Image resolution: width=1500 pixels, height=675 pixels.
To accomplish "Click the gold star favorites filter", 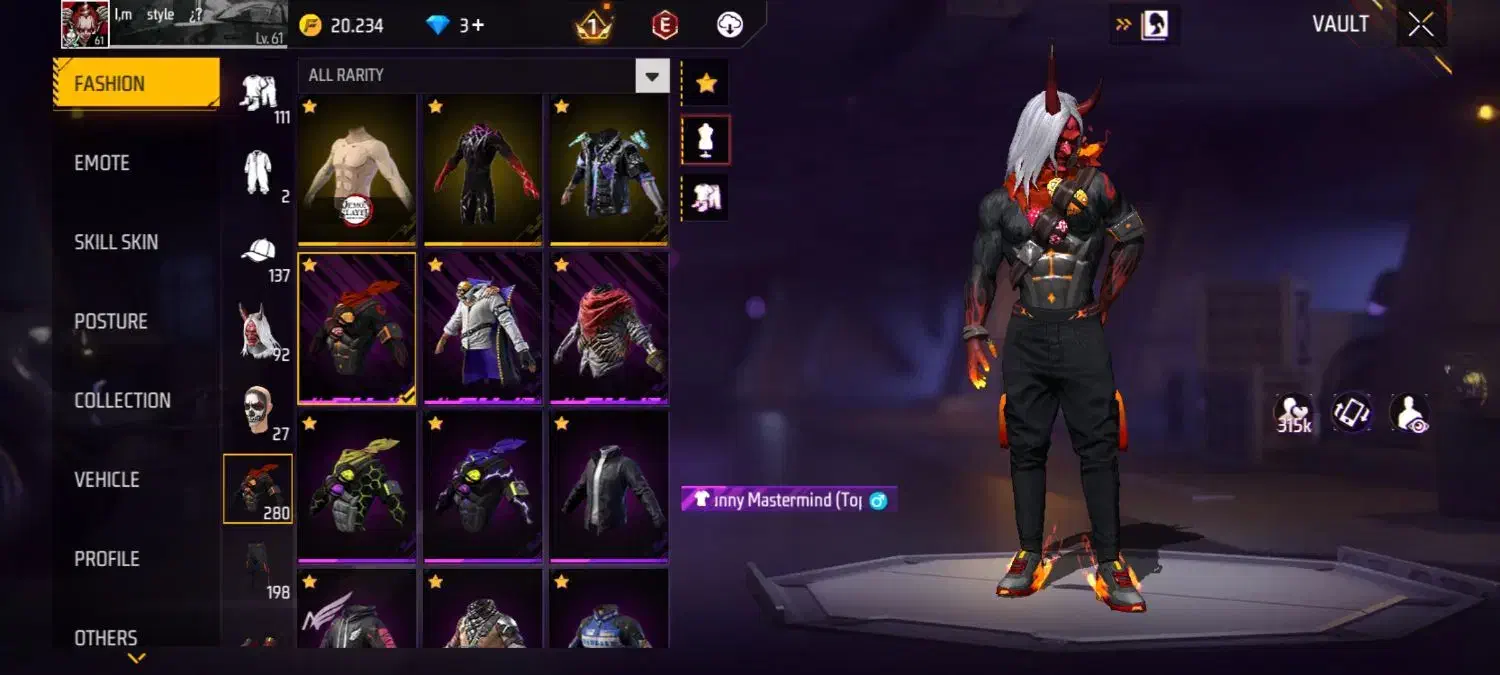I will pyautogui.click(x=706, y=83).
